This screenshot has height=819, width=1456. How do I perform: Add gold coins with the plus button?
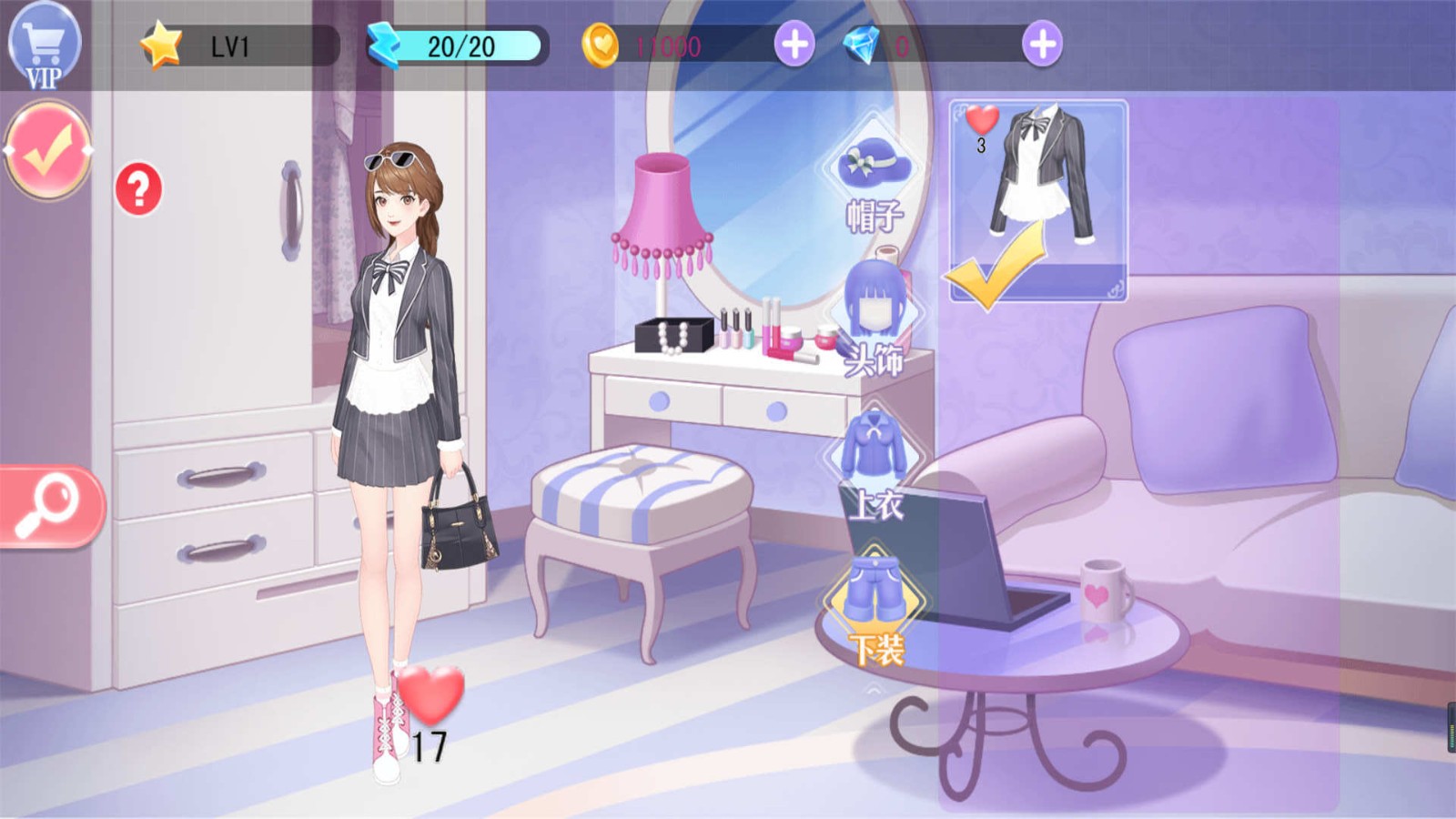(794, 45)
